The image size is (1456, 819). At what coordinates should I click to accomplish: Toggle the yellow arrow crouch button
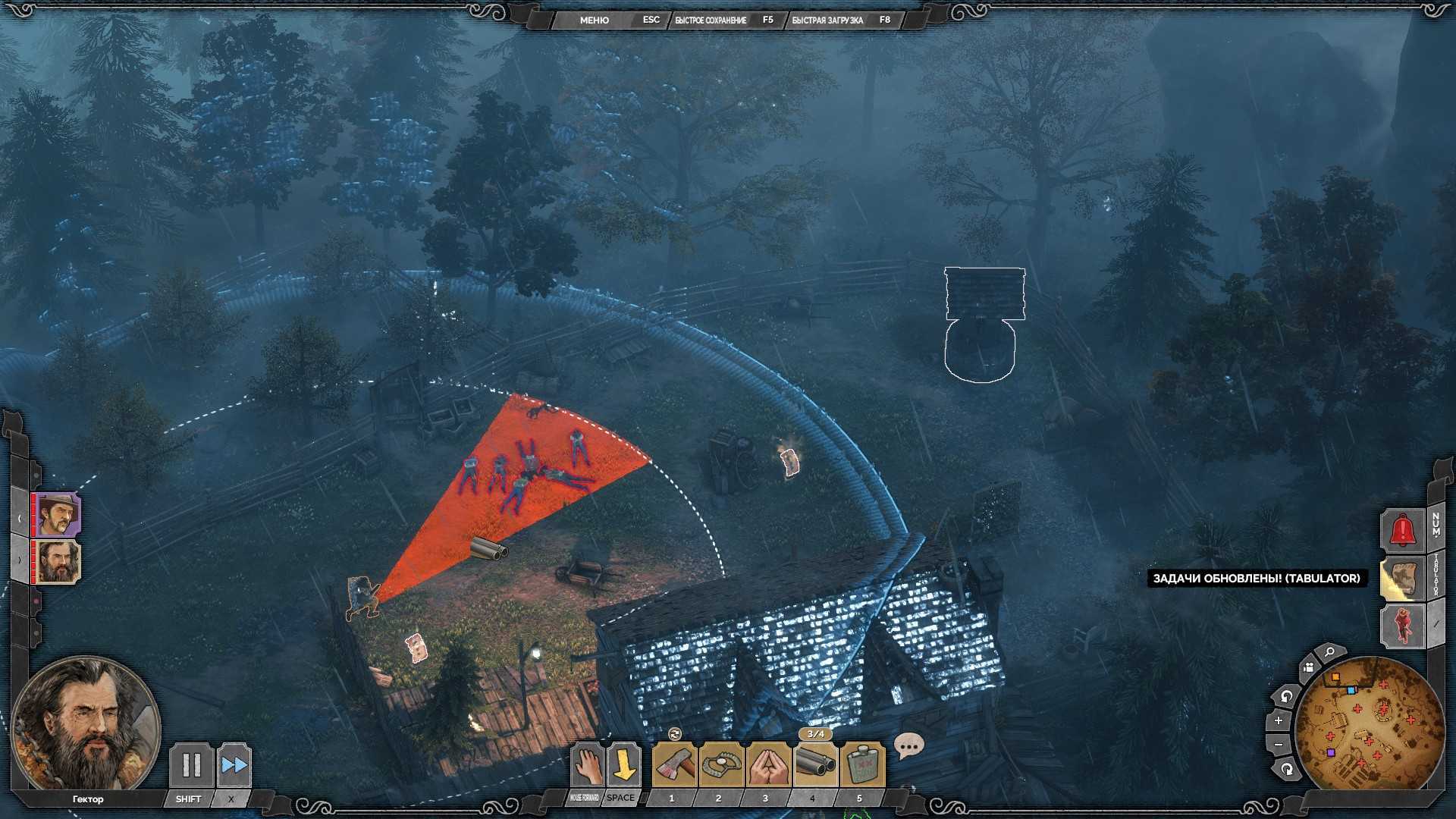tap(623, 764)
